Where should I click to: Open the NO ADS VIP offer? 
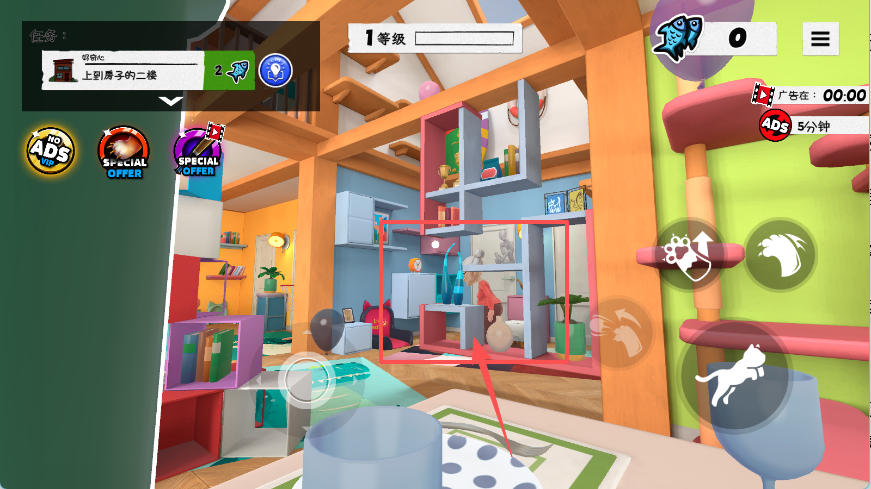pos(49,151)
